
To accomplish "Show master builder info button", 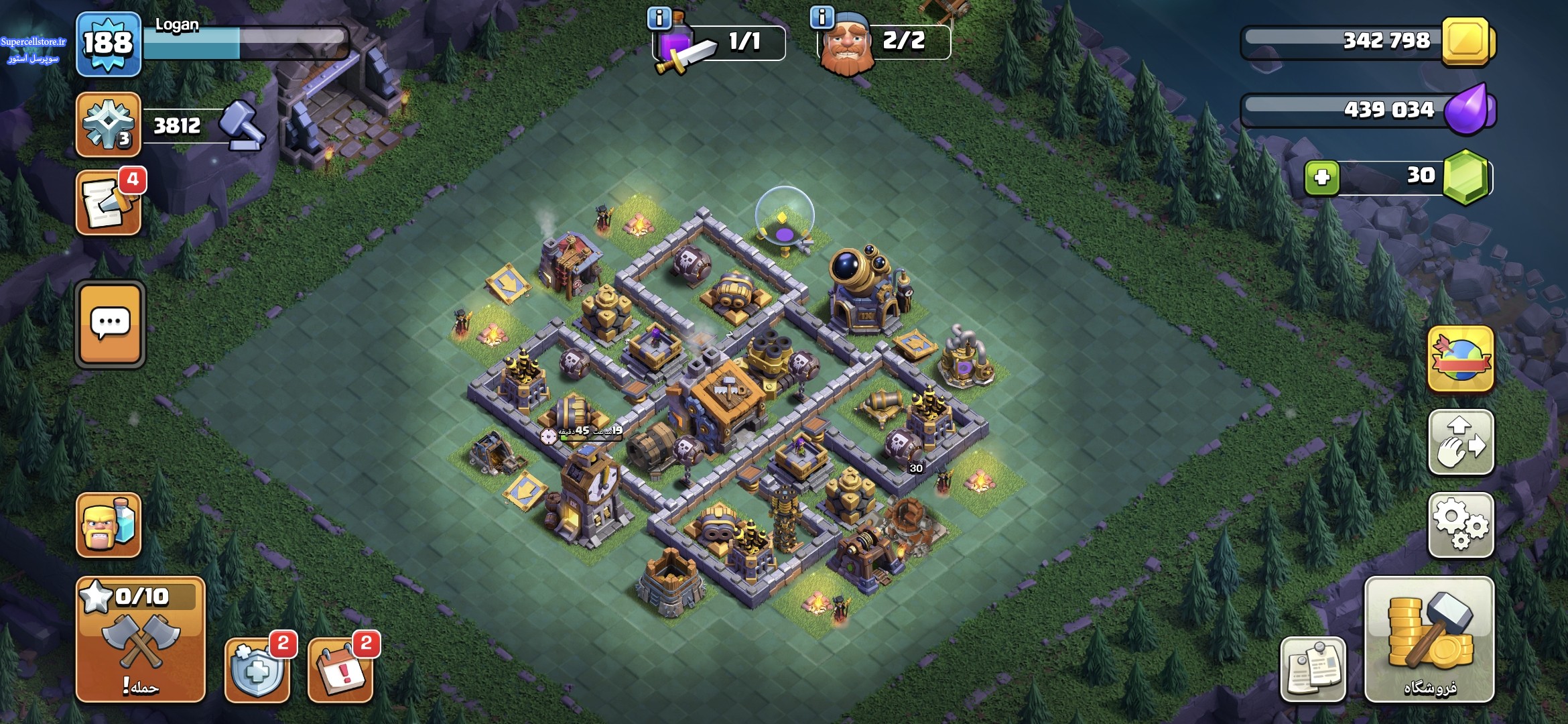I will pos(822,17).
